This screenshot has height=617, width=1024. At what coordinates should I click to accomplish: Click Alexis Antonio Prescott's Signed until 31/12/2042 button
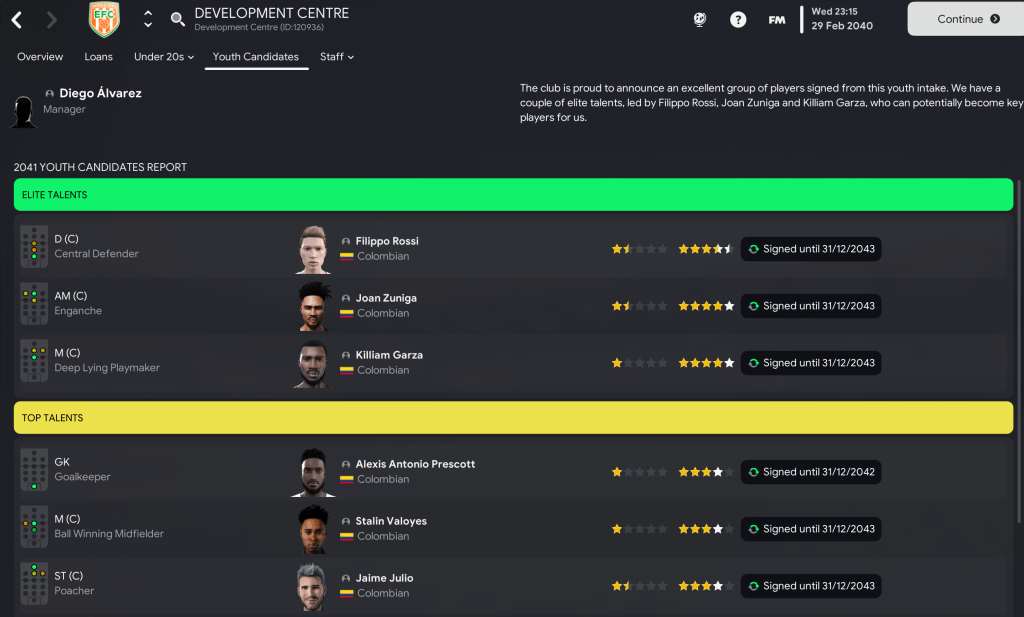click(811, 472)
